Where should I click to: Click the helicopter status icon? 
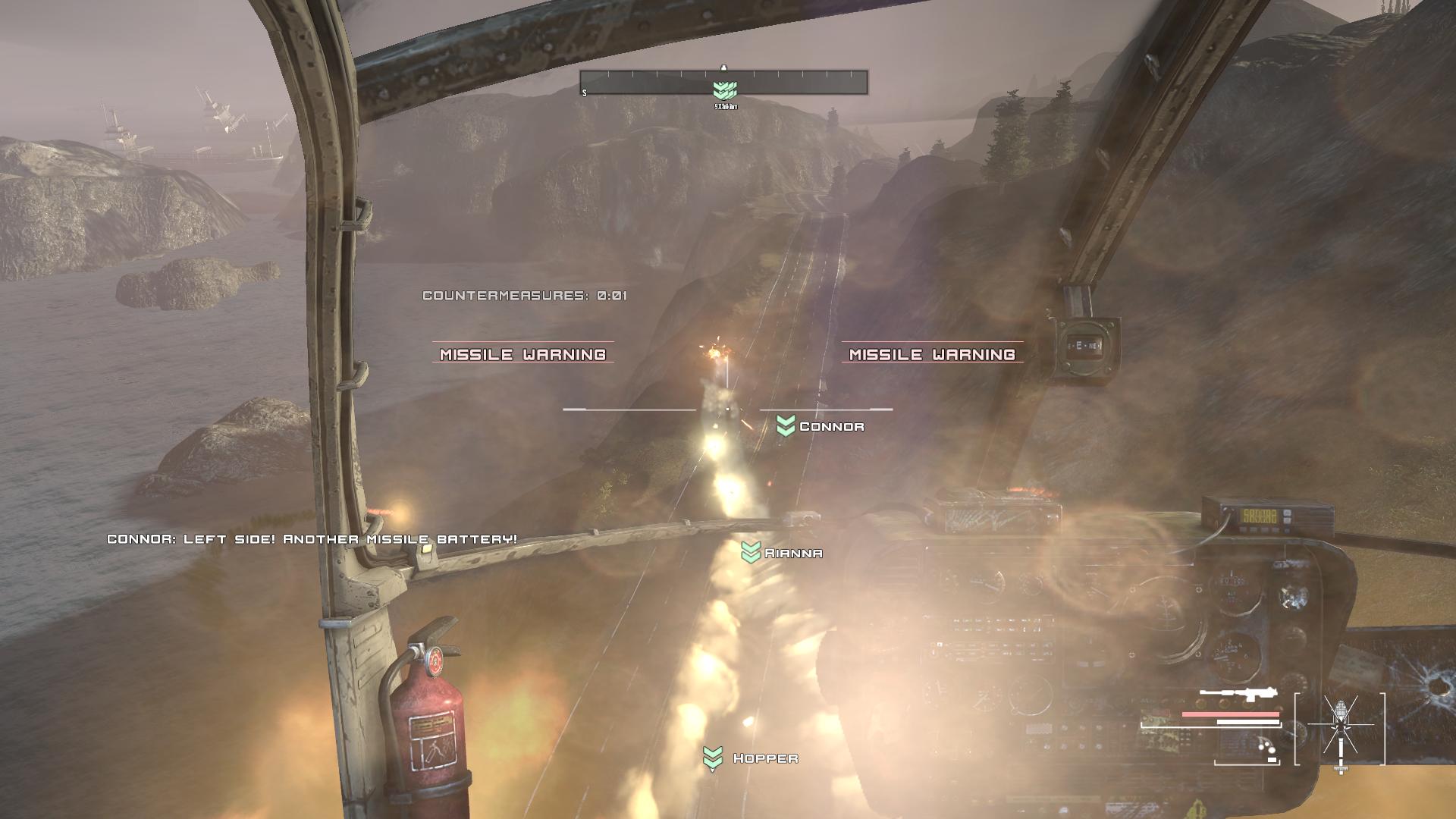click(x=1340, y=730)
